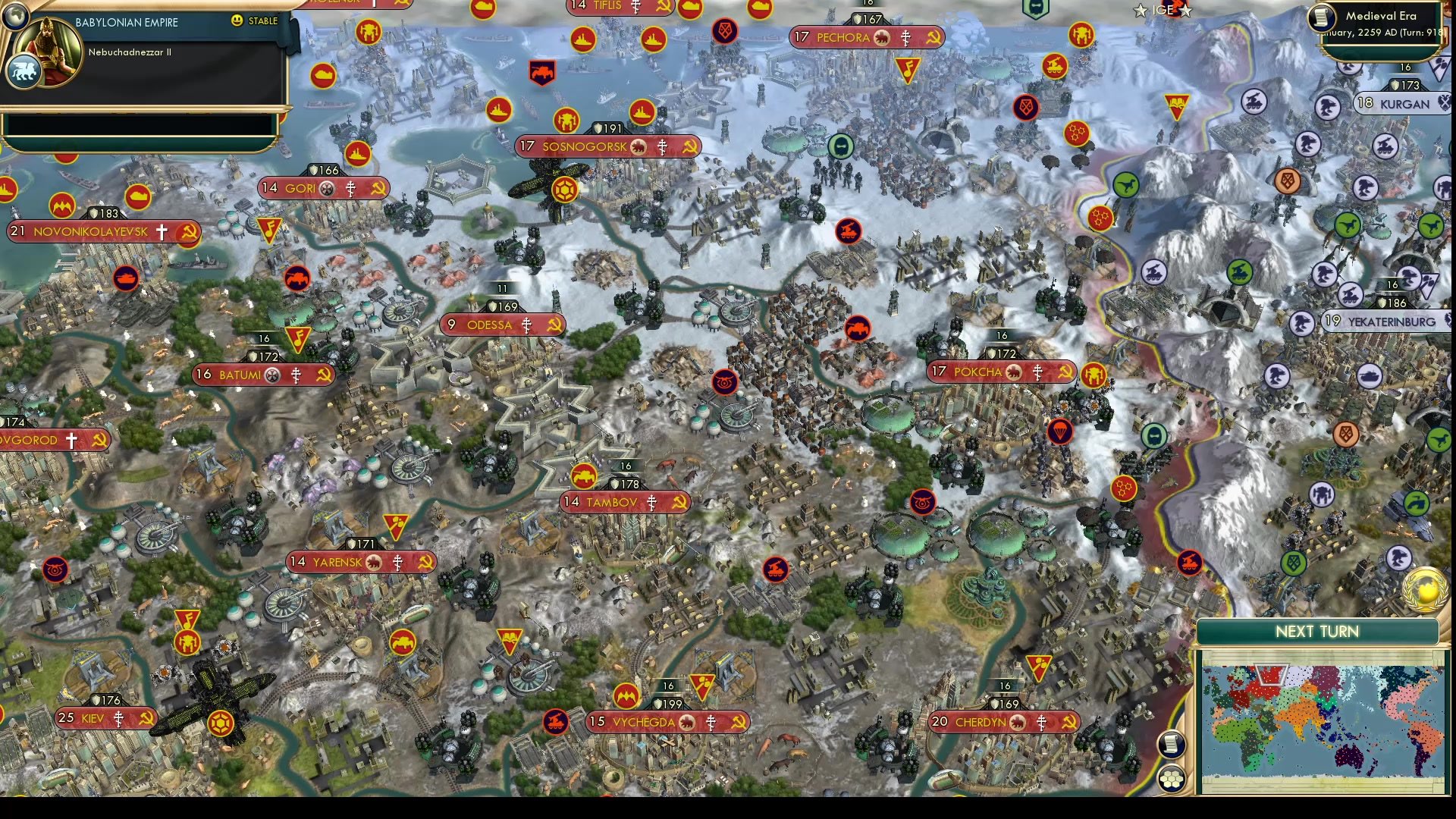The height and width of the screenshot is (819, 1456).
Task: Click the bear icon on Pokcha's city banner
Action: (x=1014, y=372)
